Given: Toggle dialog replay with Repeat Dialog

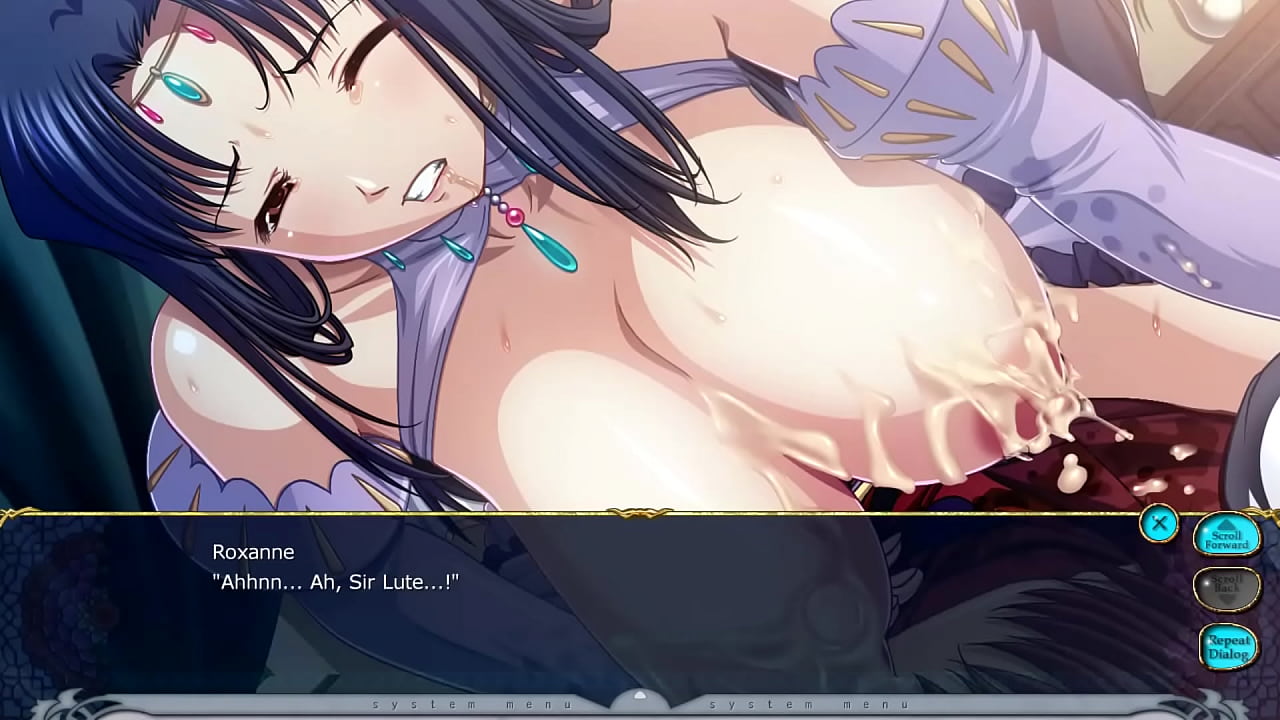Looking at the screenshot, I should [x=1228, y=645].
